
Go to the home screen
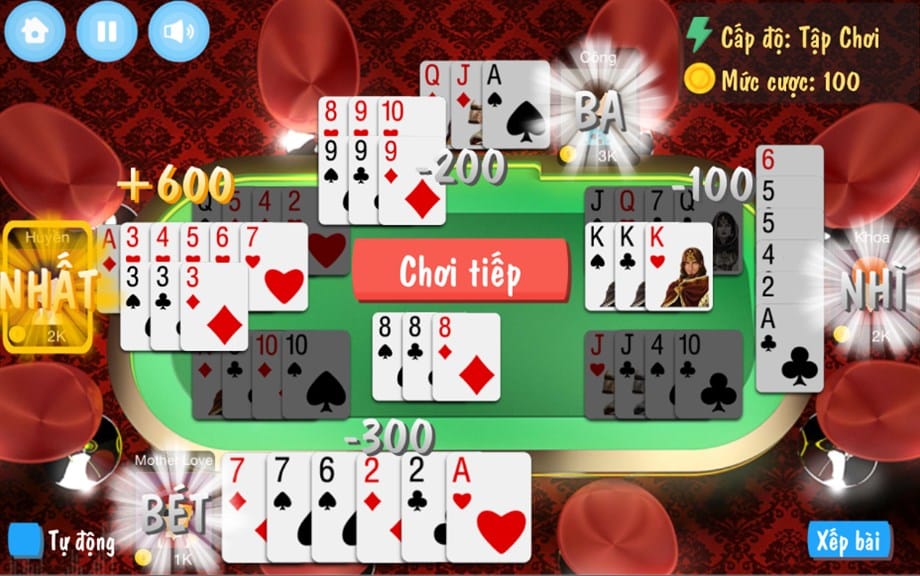pyautogui.click(x=34, y=31)
